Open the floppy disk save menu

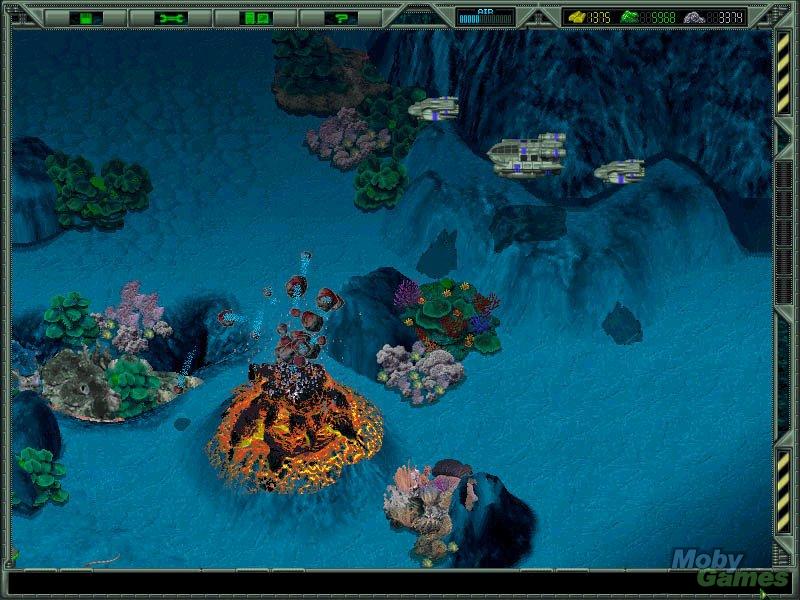point(86,17)
